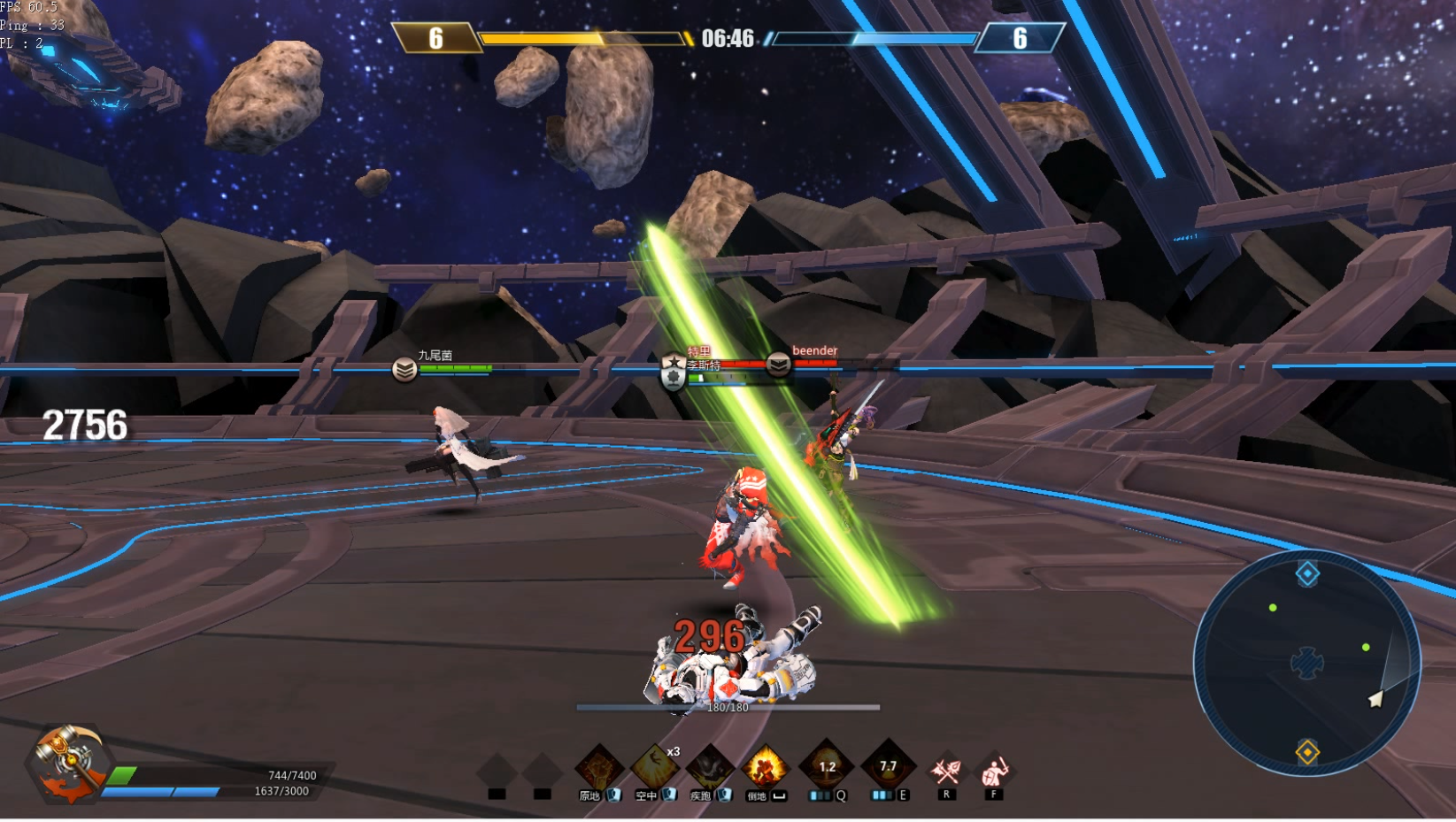Use the shield knight guard skill

point(995,771)
